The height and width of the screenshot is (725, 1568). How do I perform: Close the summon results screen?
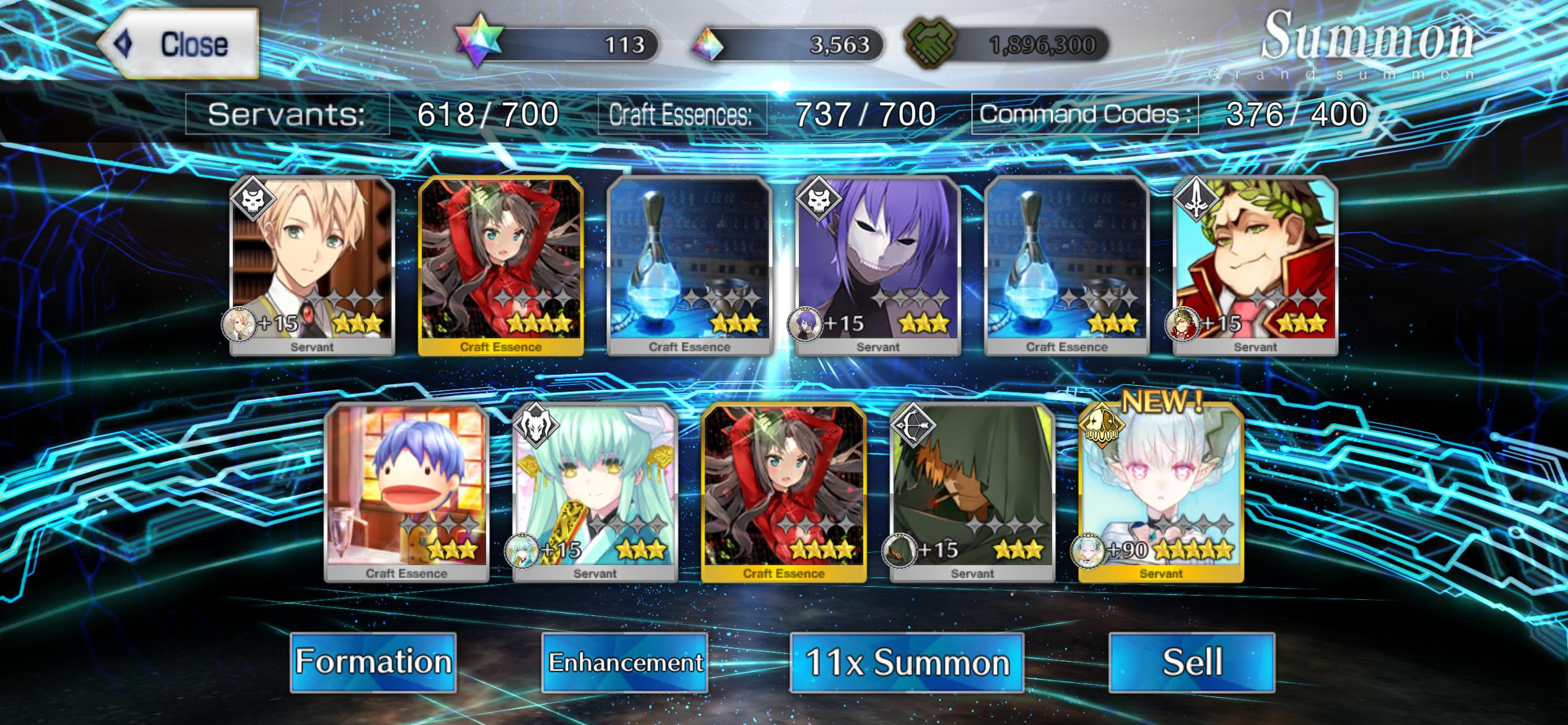pos(178,44)
